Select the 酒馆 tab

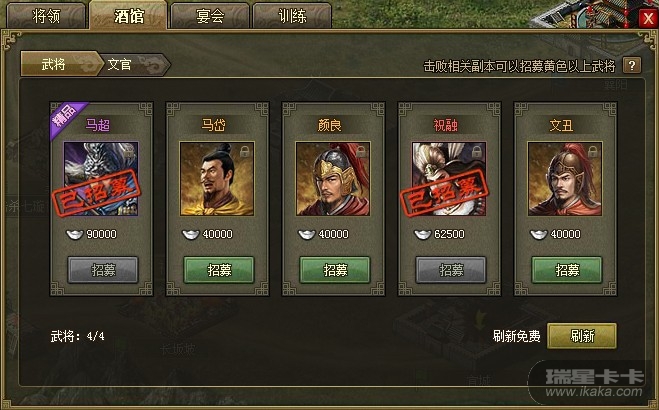128,16
